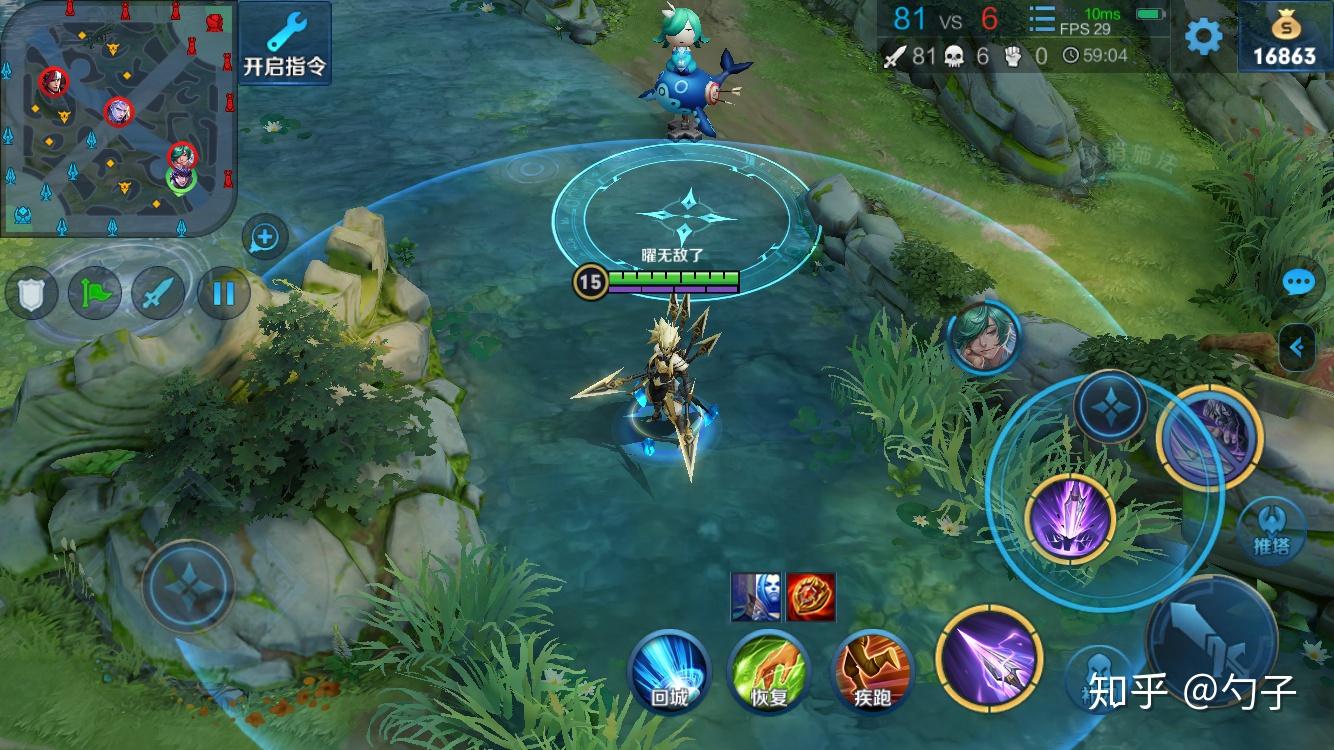Activate the purple ground-burst skill
1334x750 pixels.
(x=1070, y=519)
